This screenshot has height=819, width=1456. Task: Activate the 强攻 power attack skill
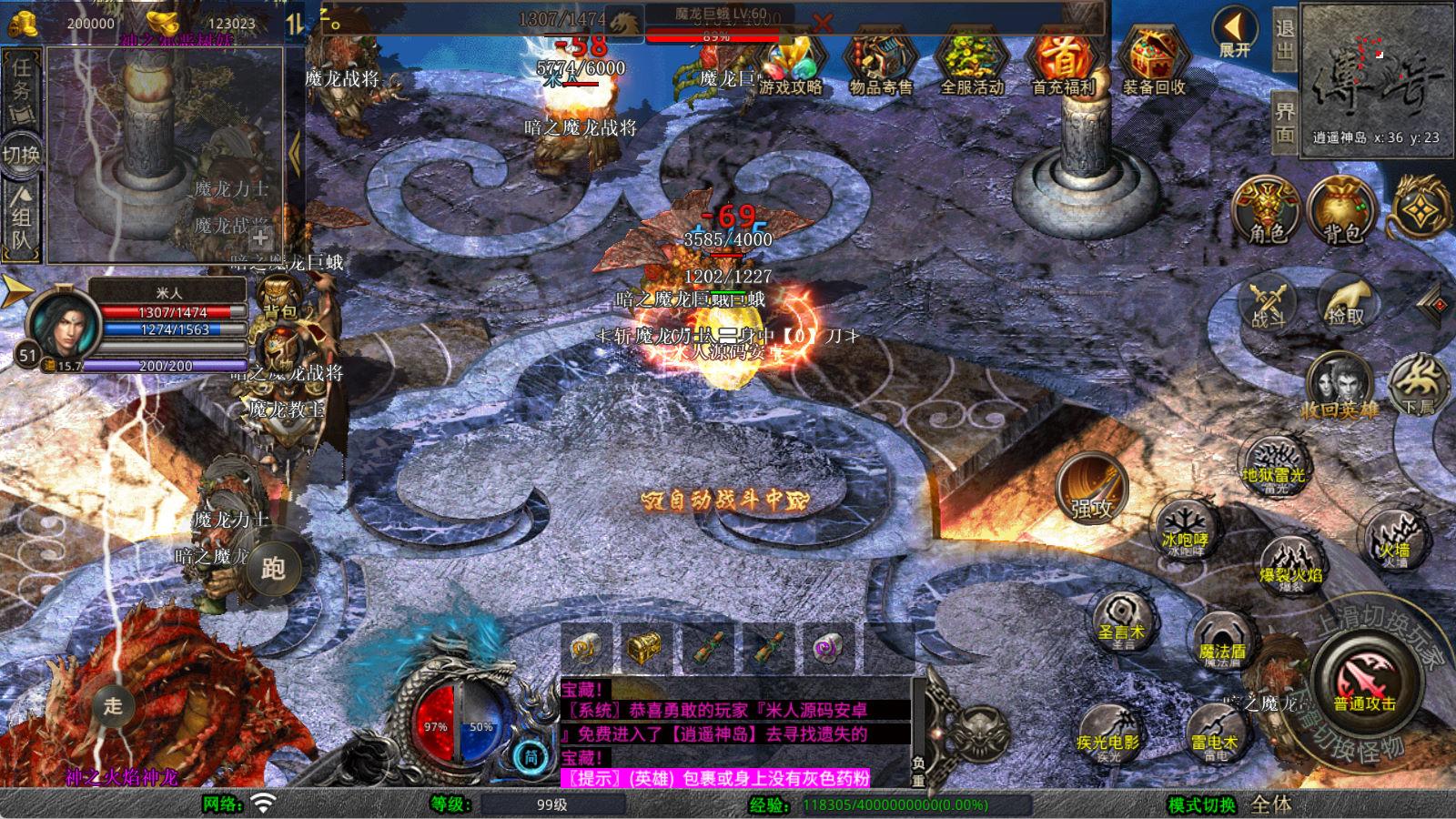coord(1091,489)
